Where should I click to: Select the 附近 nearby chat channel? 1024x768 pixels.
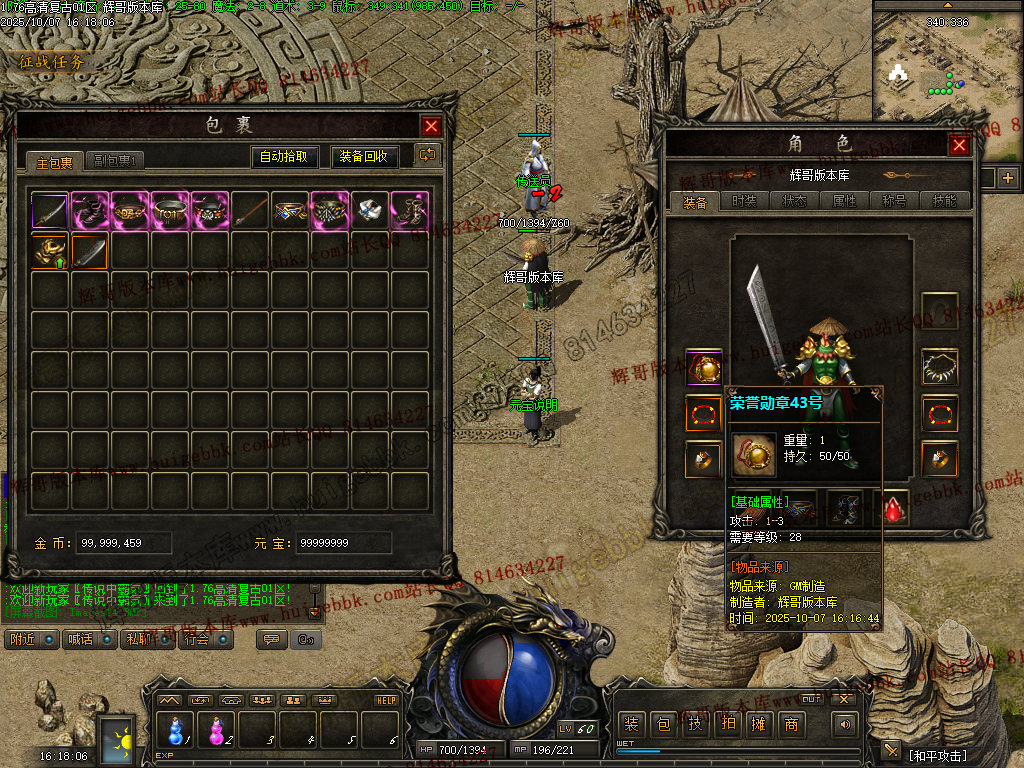pos(31,639)
